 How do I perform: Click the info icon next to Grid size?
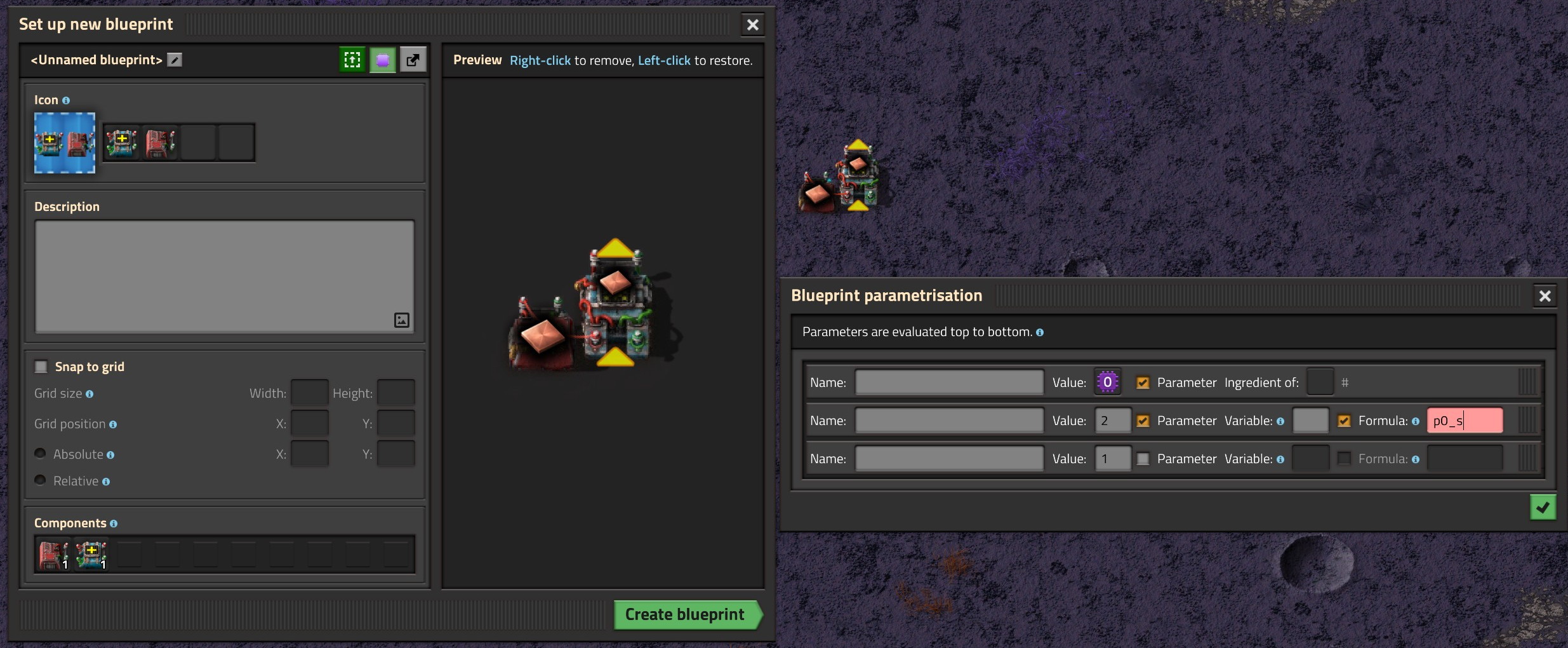[x=91, y=394]
